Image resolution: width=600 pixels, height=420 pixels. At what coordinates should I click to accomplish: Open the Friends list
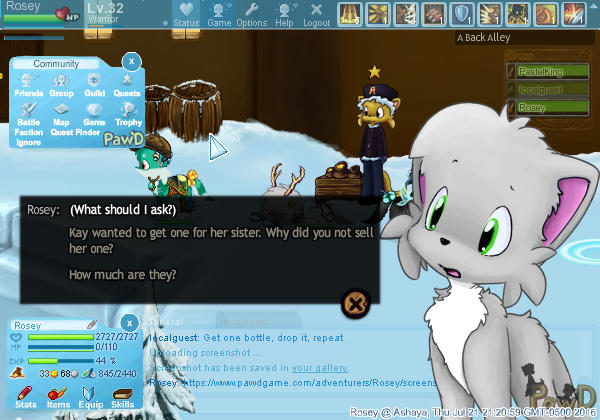point(29,85)
